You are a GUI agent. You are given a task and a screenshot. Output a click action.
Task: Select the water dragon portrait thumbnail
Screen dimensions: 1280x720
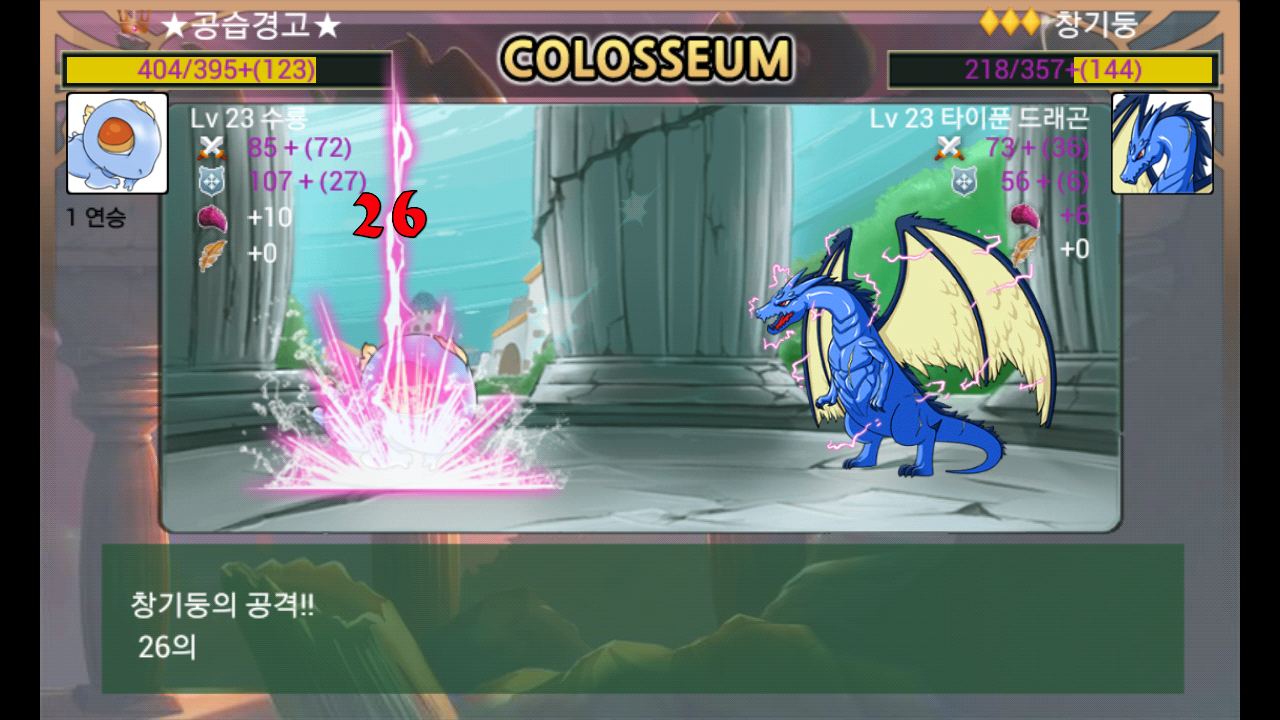coord(117,143)
